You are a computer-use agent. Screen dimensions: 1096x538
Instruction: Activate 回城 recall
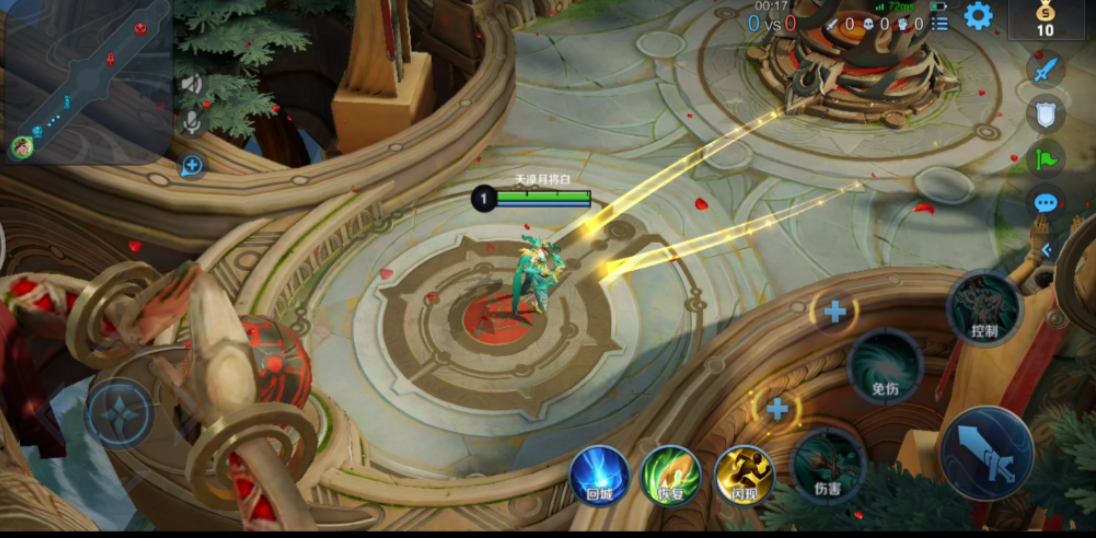600,475
